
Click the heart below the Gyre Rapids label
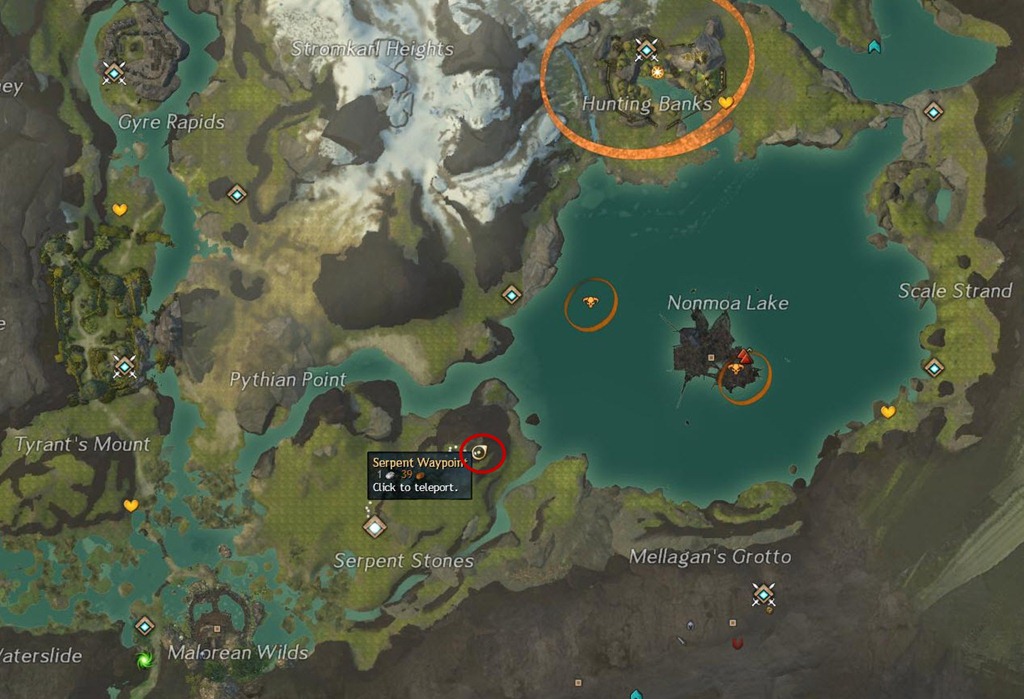[120, 210]
